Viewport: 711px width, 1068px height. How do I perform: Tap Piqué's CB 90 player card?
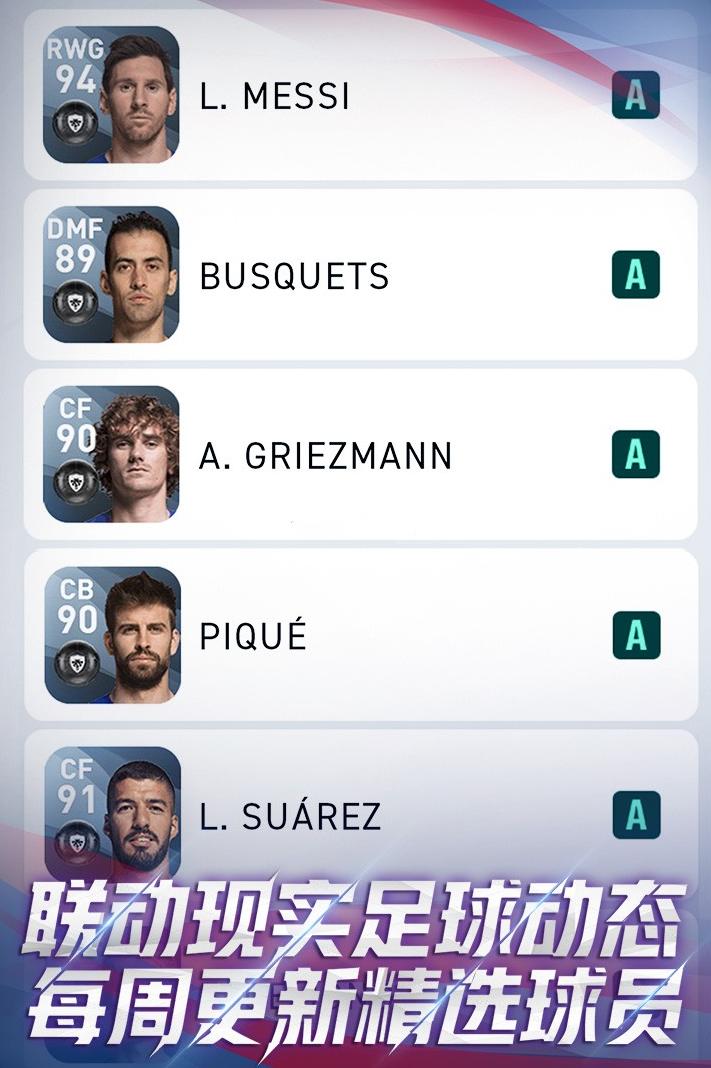(x=111, y=635)
